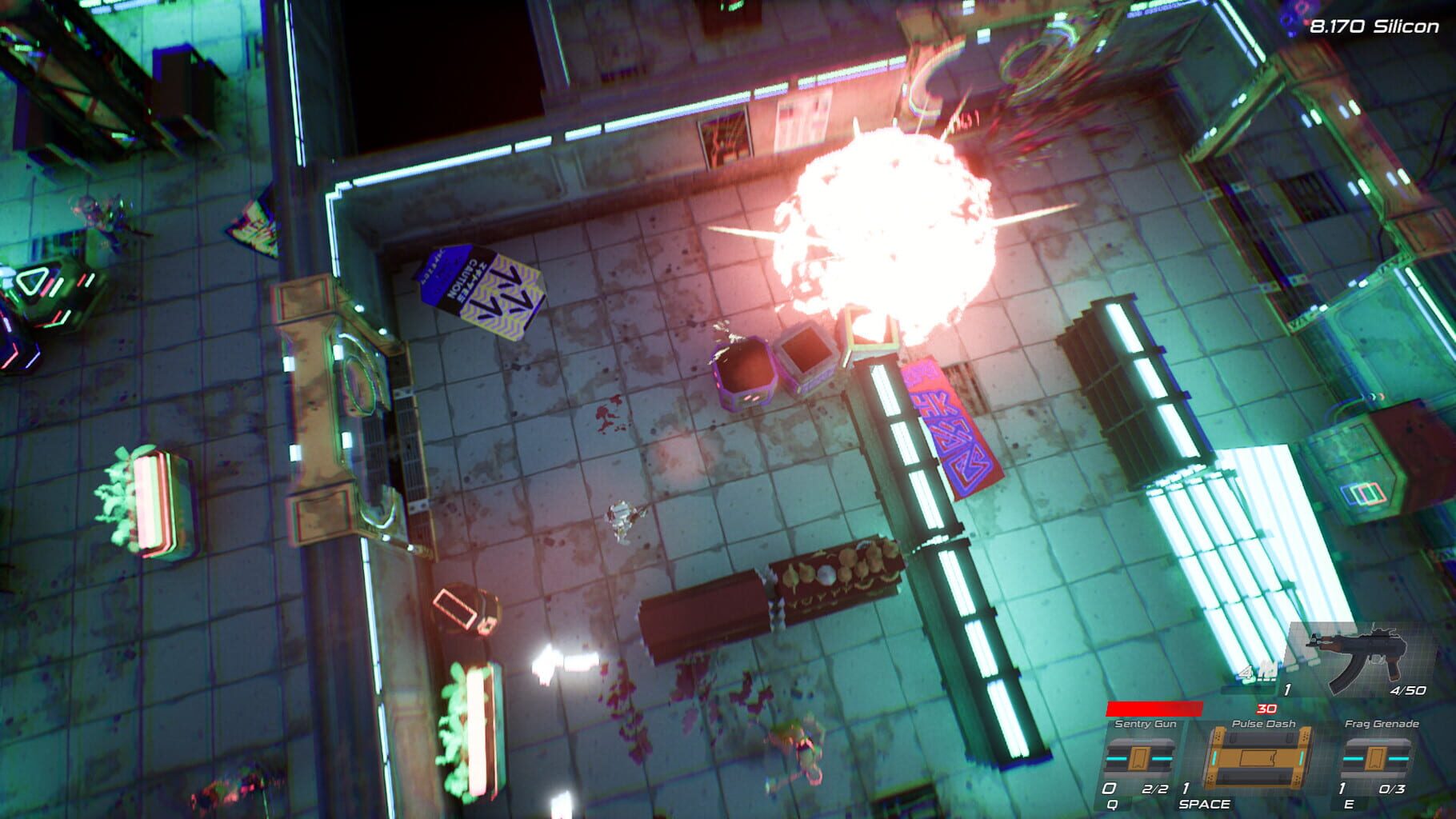The image size is (1456, 819).
Task: Click the red health bar
Action: pyautogui.click(x=1154, y=708)
